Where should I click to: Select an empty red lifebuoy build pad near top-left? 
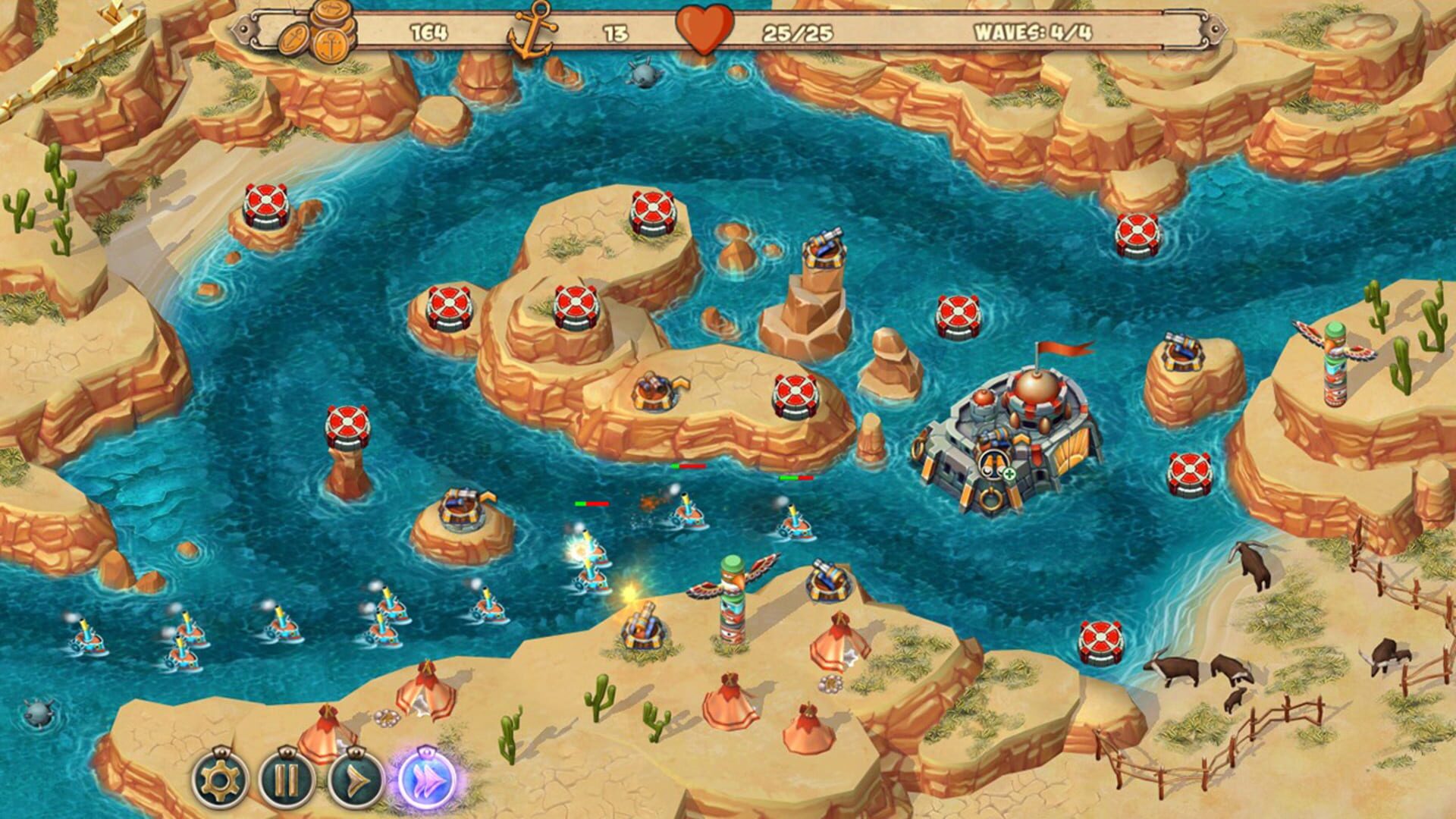[265, 205]
